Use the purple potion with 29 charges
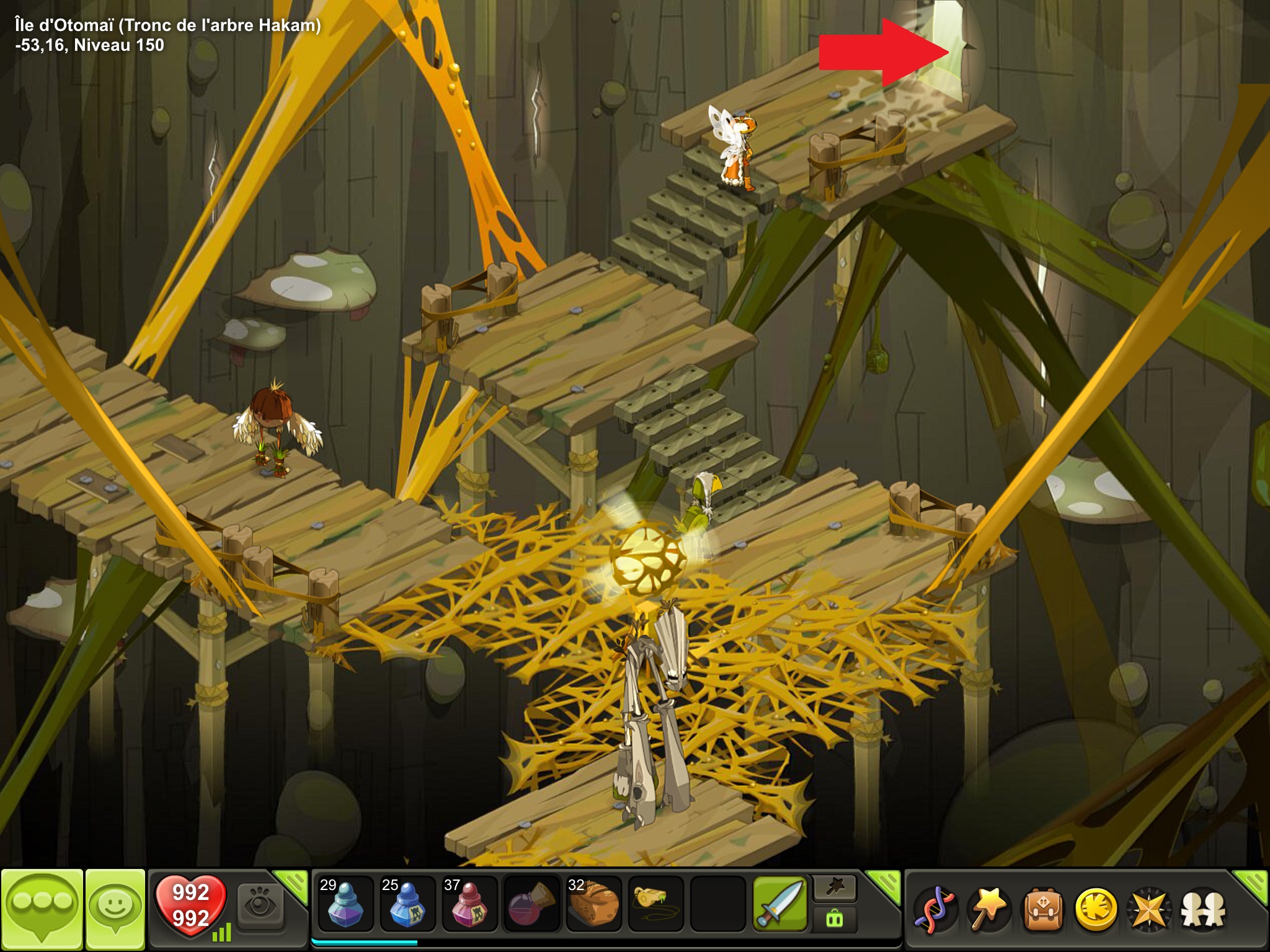1270x952 pixels. (x=345, y=904)
